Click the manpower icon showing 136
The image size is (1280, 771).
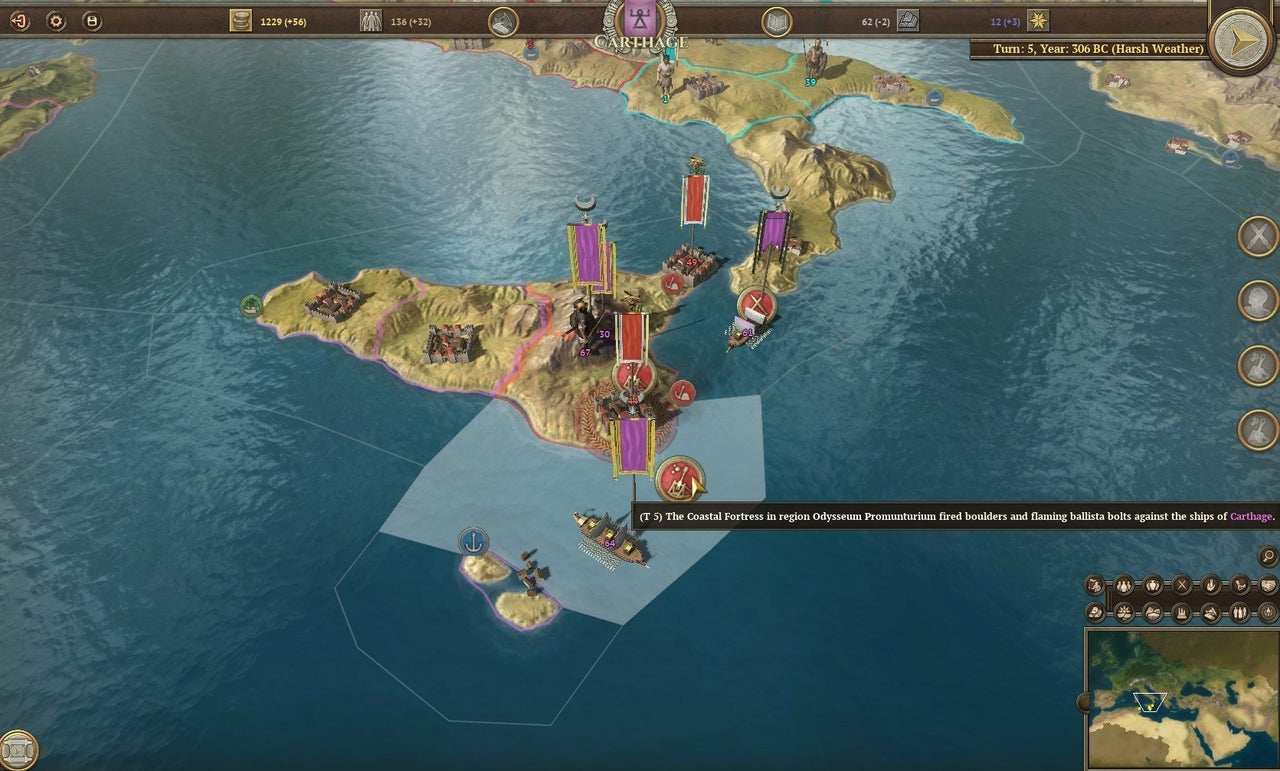(371, 19)
